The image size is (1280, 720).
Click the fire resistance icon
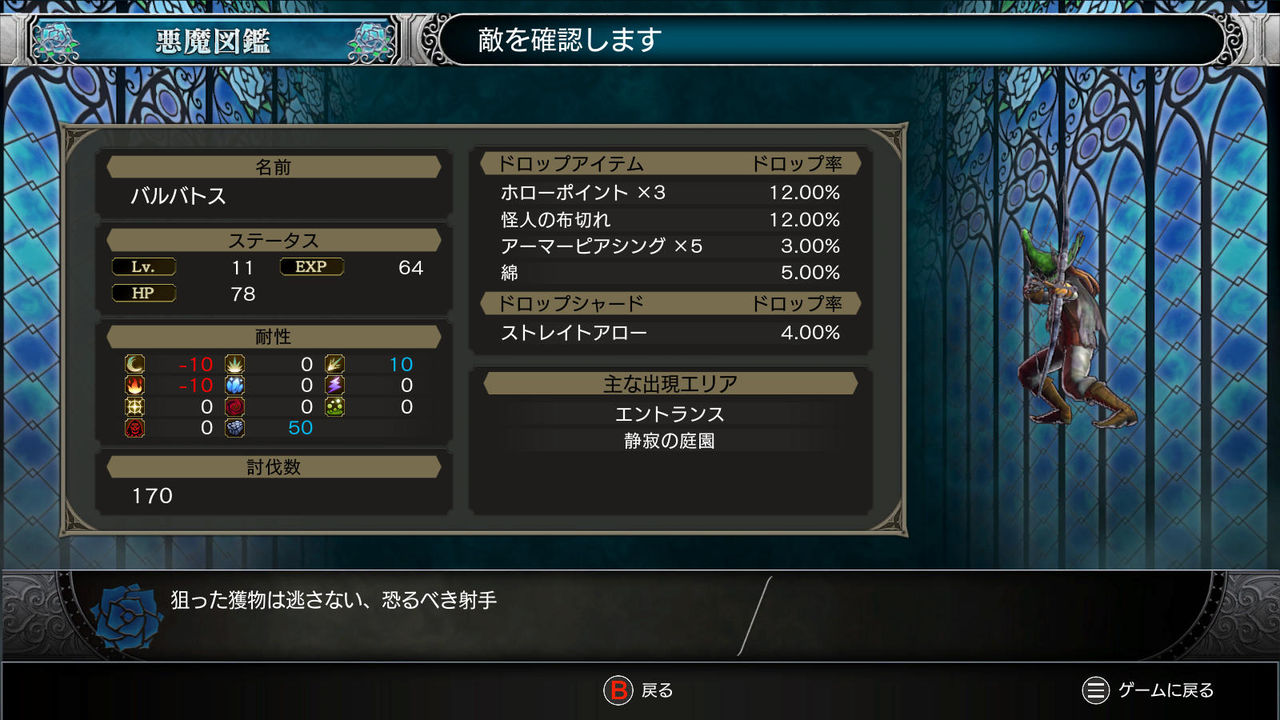coord(134,386)
